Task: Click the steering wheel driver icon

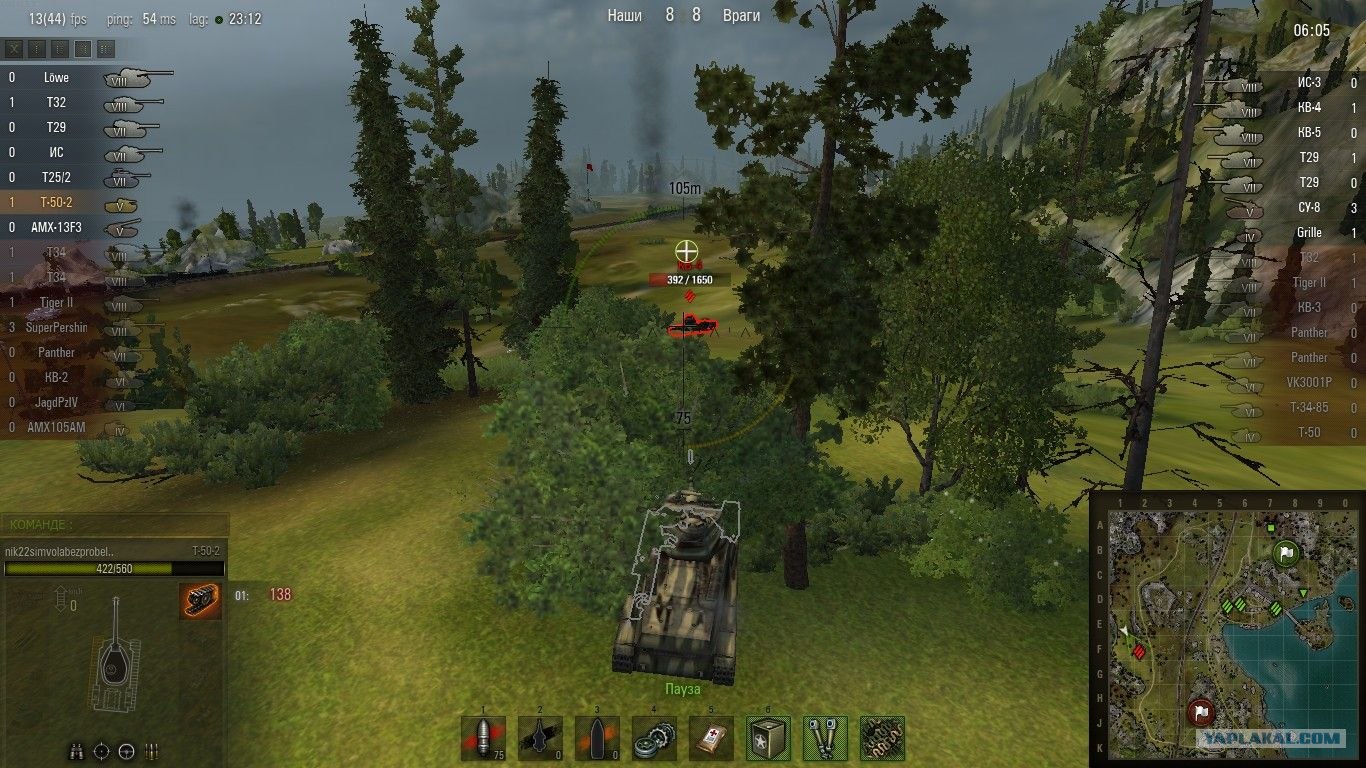Action: tap(126, 750)
